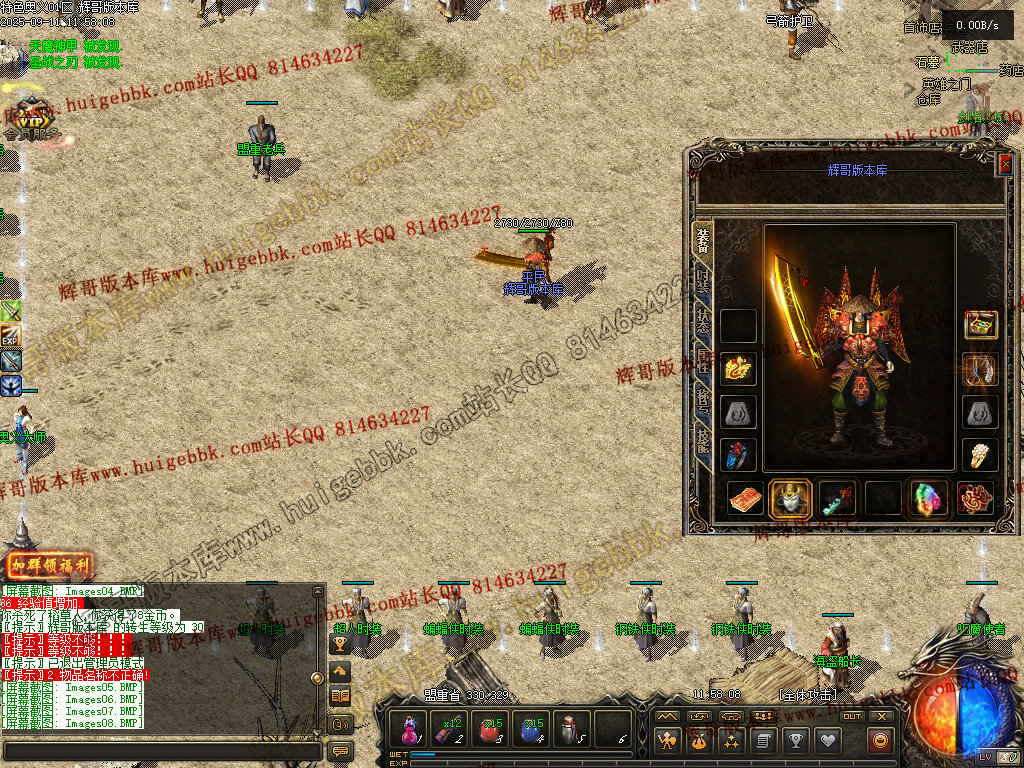Switch to the 技能 skills tab
1024x768 pixels.
704,437
